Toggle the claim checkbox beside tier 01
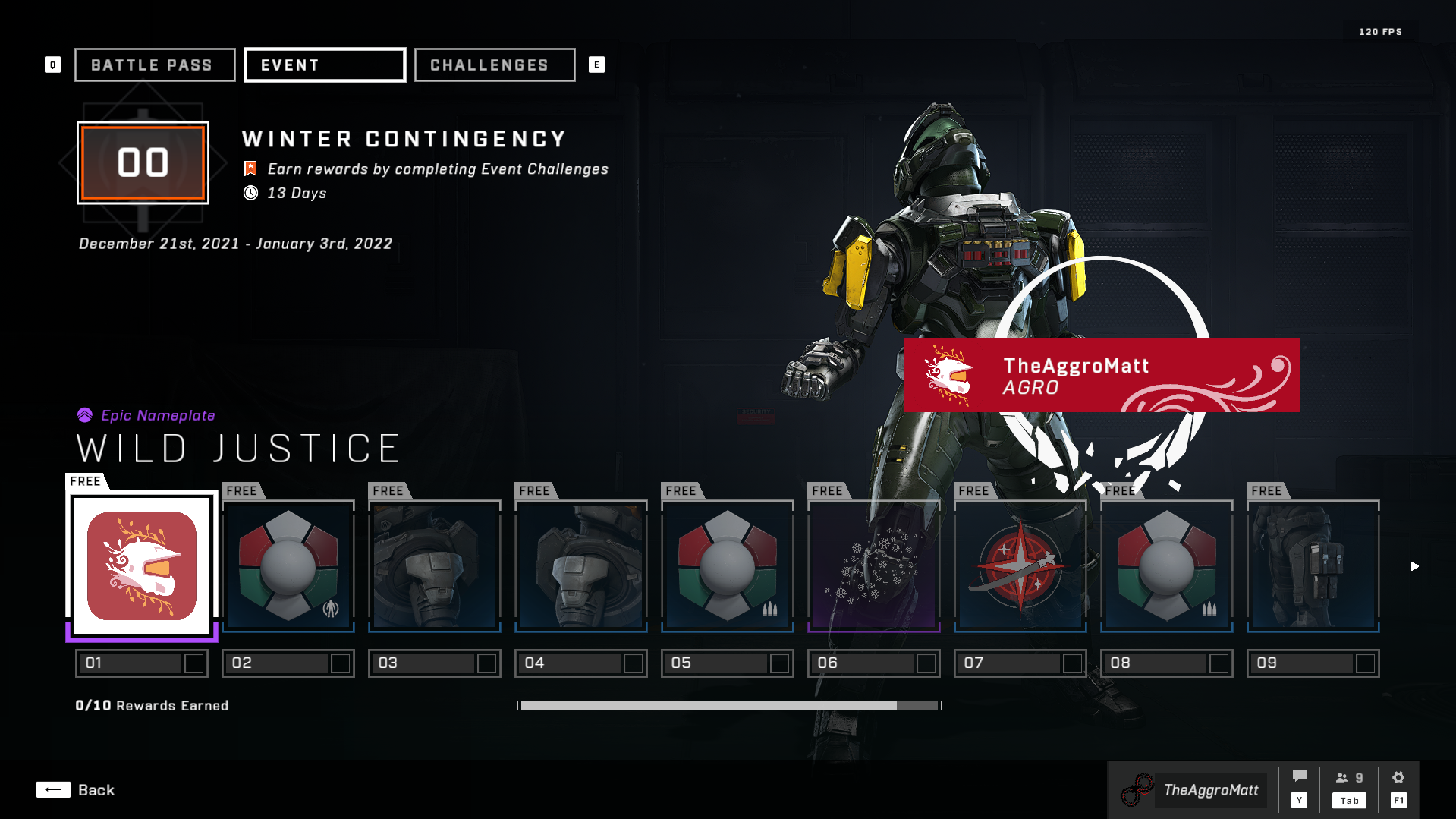Viewport: 1456px width, 819px height. (x=196, y=663)
